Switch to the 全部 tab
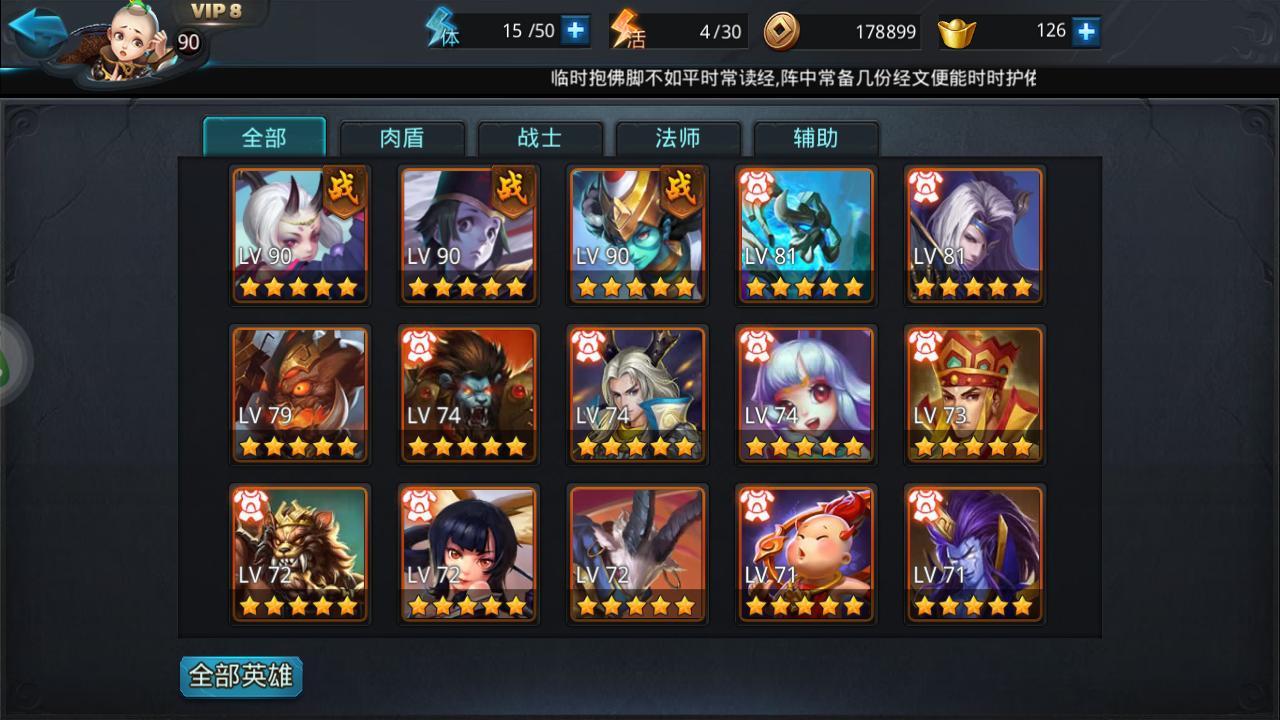This screenshot has height=720, width=1280. point(265,138)
